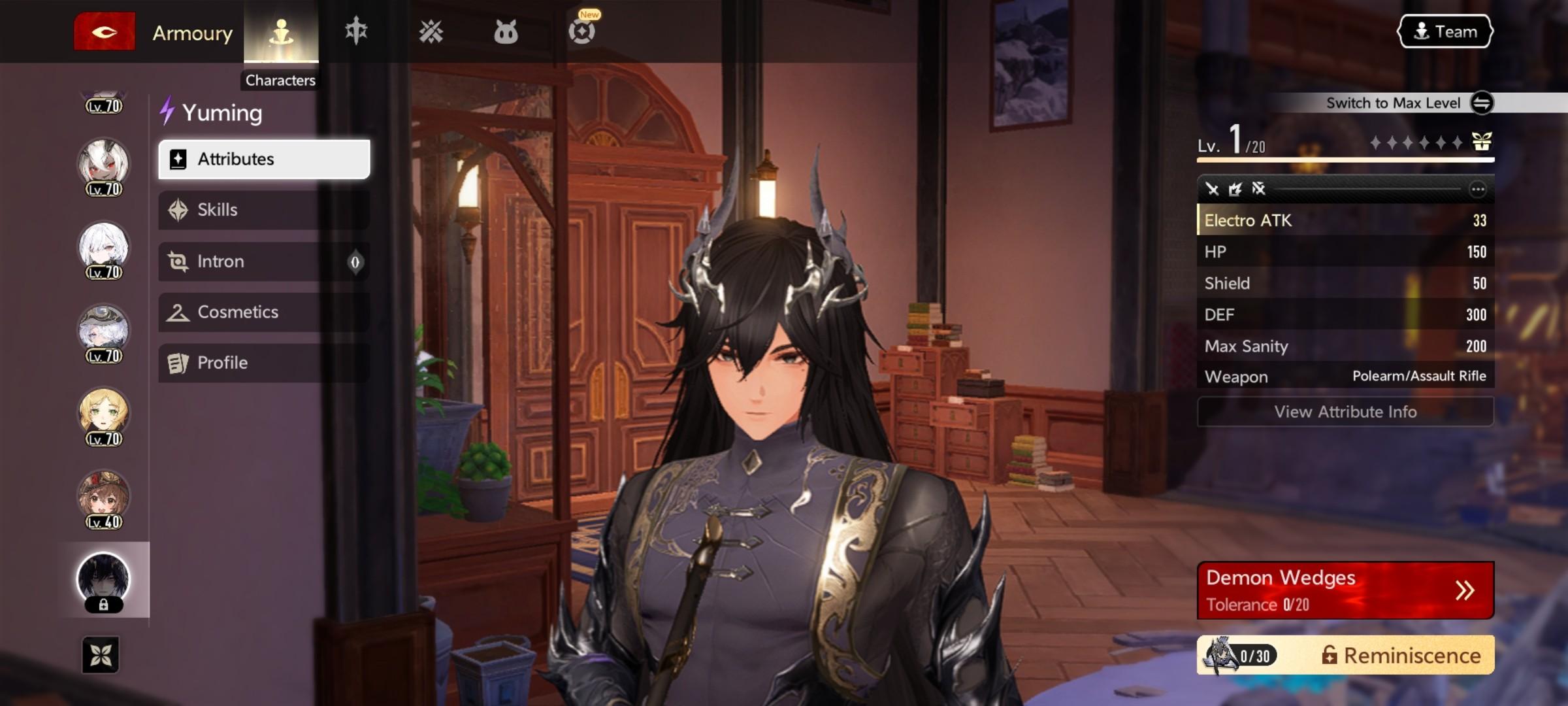The height and width of the screenshot is (706, 1568).
Task: Go back using the red arrow button
Action: point(104,32)
